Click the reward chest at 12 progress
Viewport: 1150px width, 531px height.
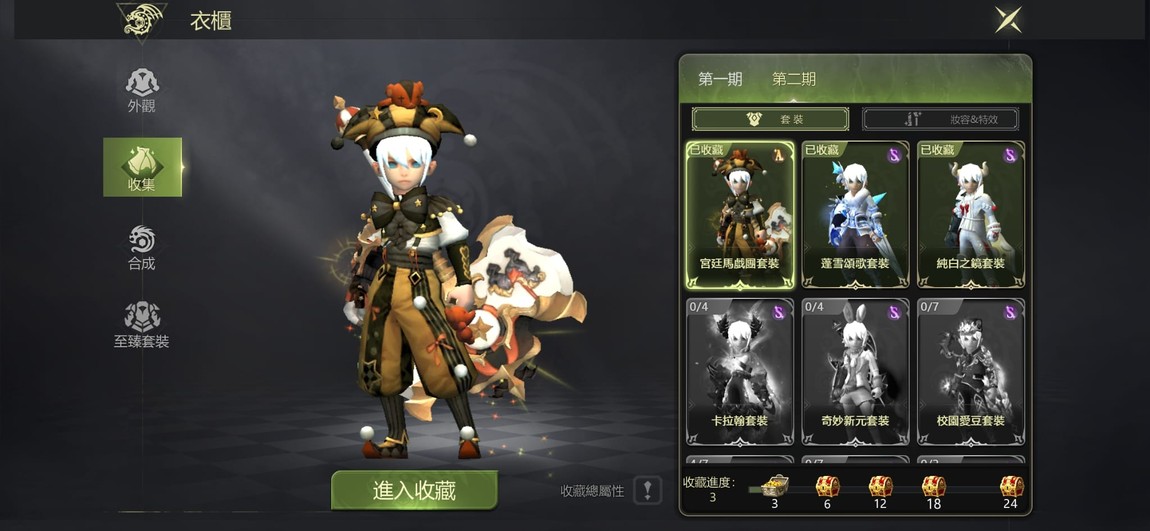pos(880,487)
